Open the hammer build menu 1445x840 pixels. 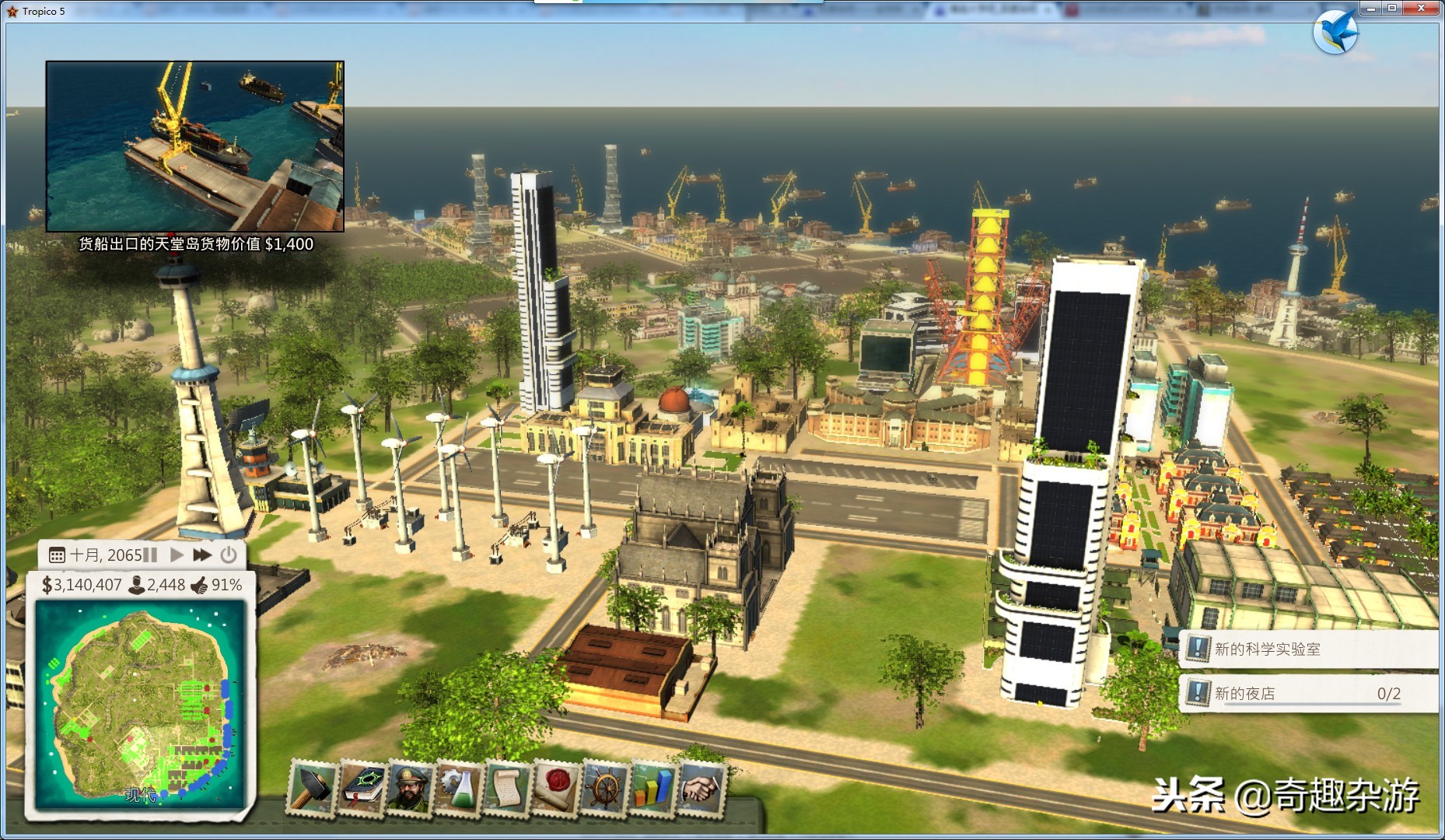tap(313, 788)
